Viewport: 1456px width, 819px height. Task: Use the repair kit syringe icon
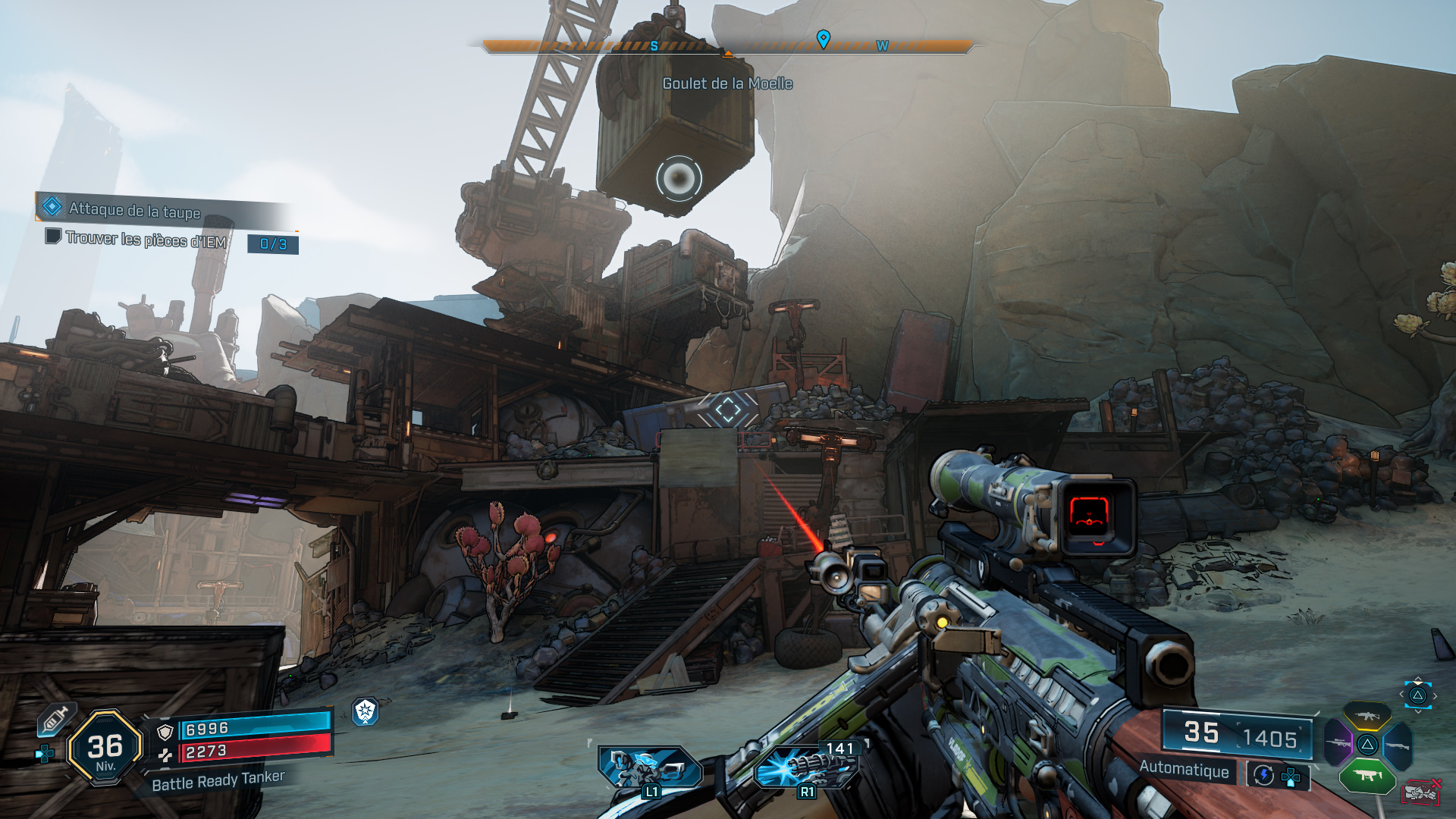[x=55, y=719]
